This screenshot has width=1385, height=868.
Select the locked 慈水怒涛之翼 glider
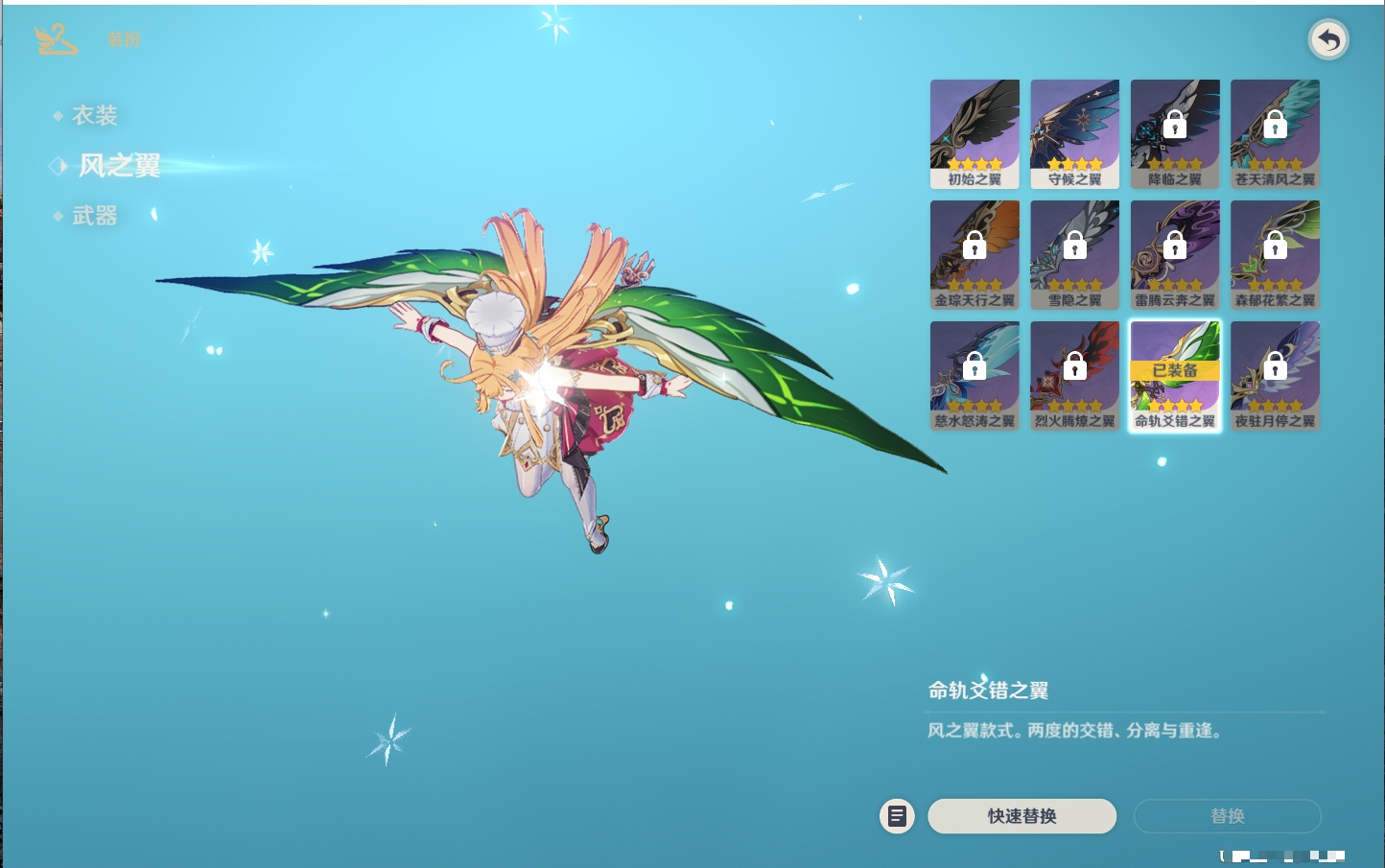[974, 375]
